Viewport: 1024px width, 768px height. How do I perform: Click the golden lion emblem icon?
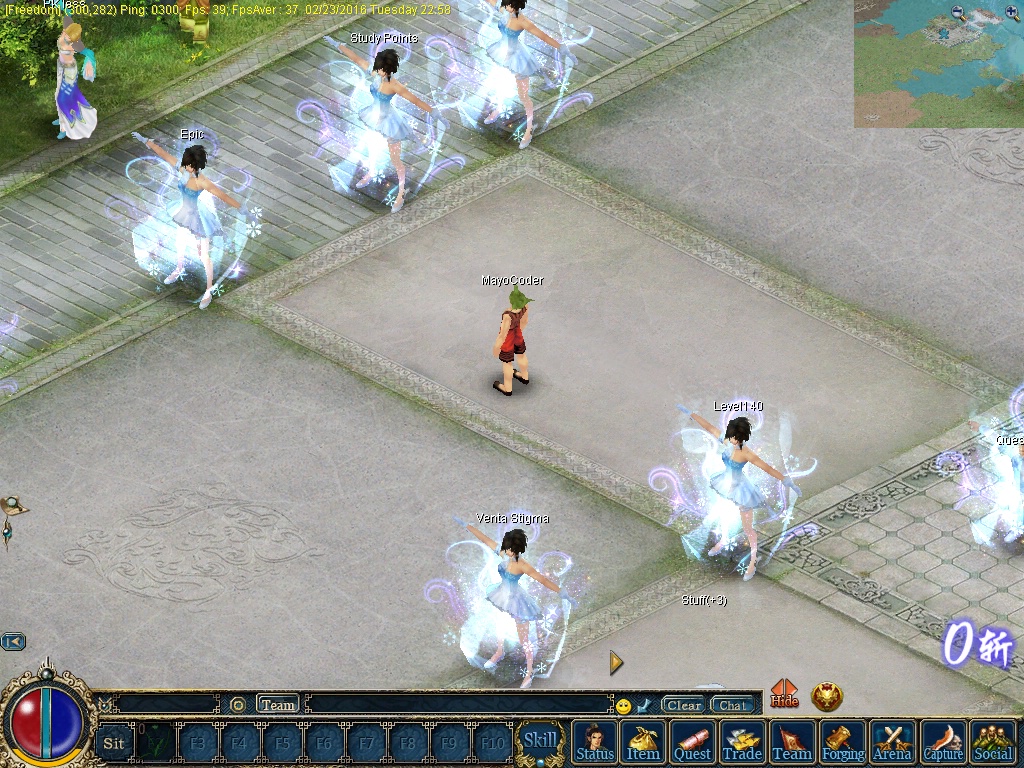tap(827, 696)
